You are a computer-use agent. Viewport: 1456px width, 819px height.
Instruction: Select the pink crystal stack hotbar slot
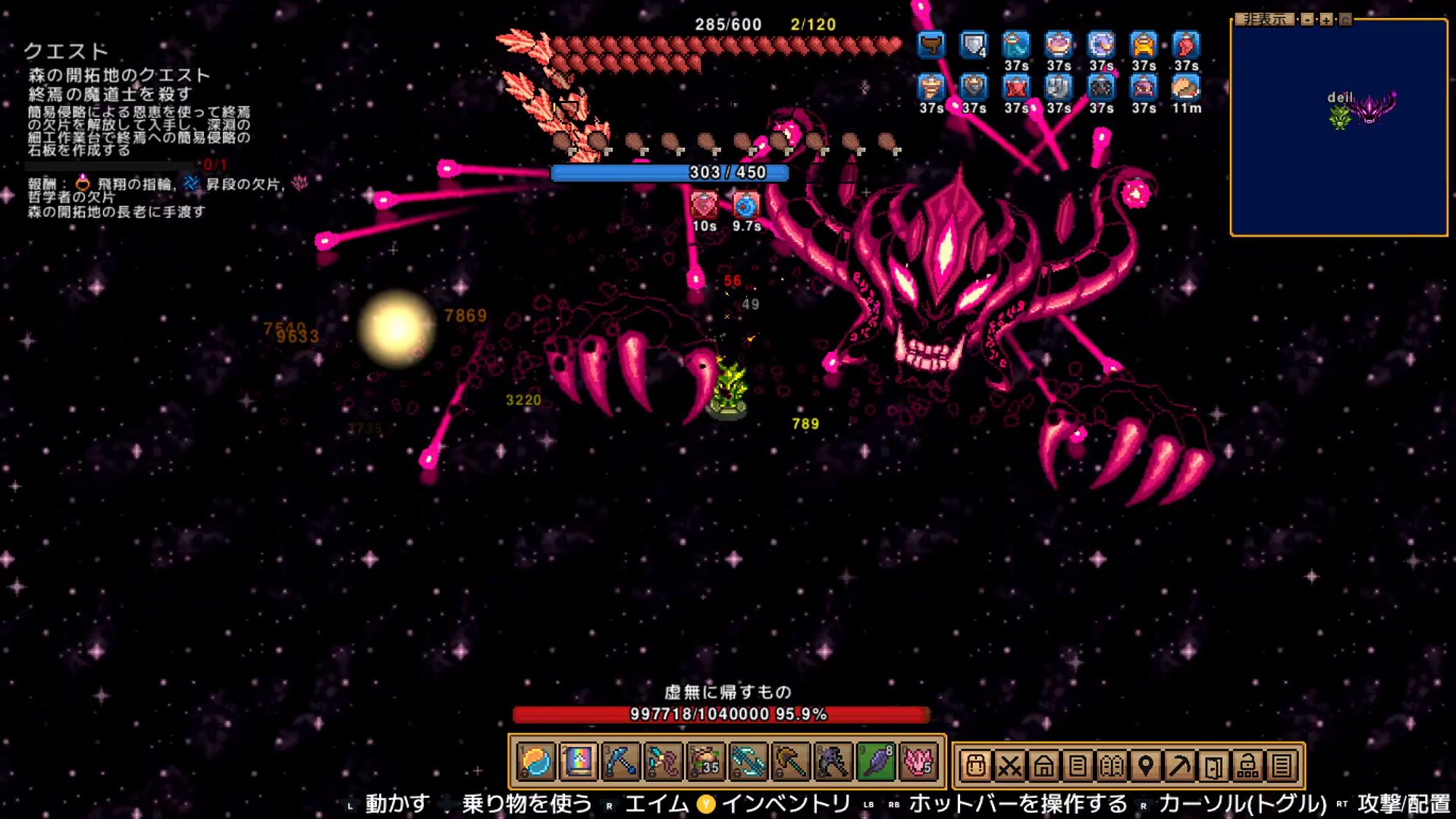918,762
